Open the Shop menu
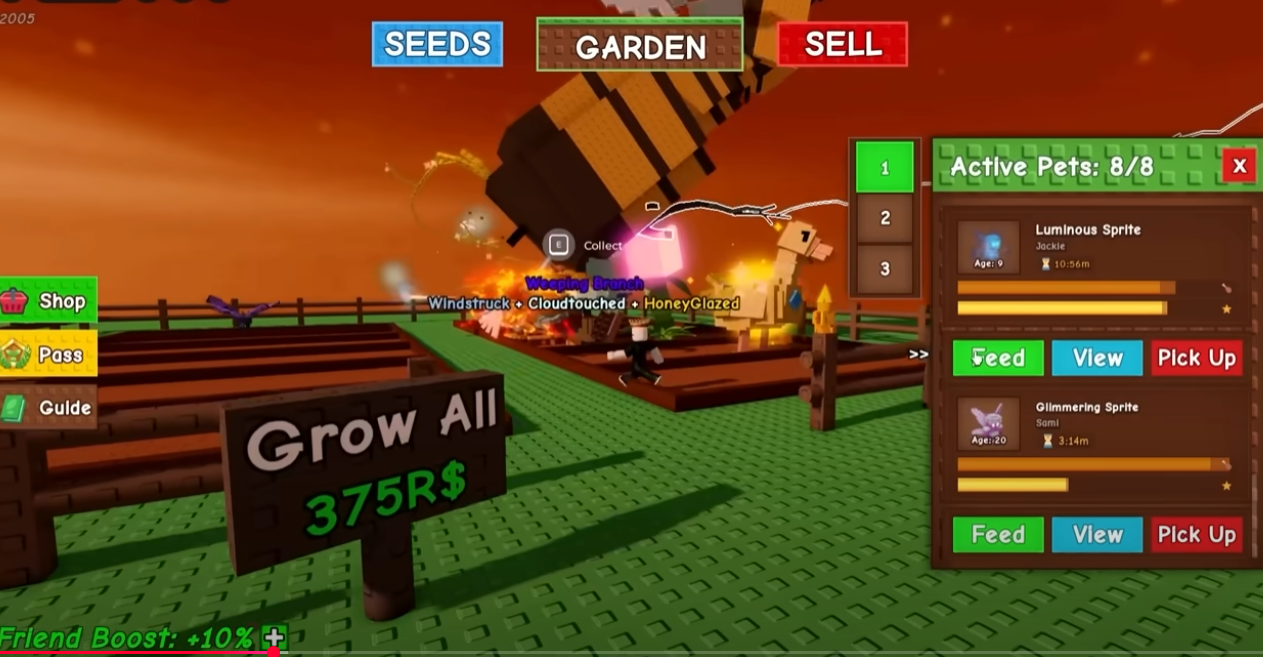The image size is (1263, 657). pyautogui.click(x=49, y=301)
